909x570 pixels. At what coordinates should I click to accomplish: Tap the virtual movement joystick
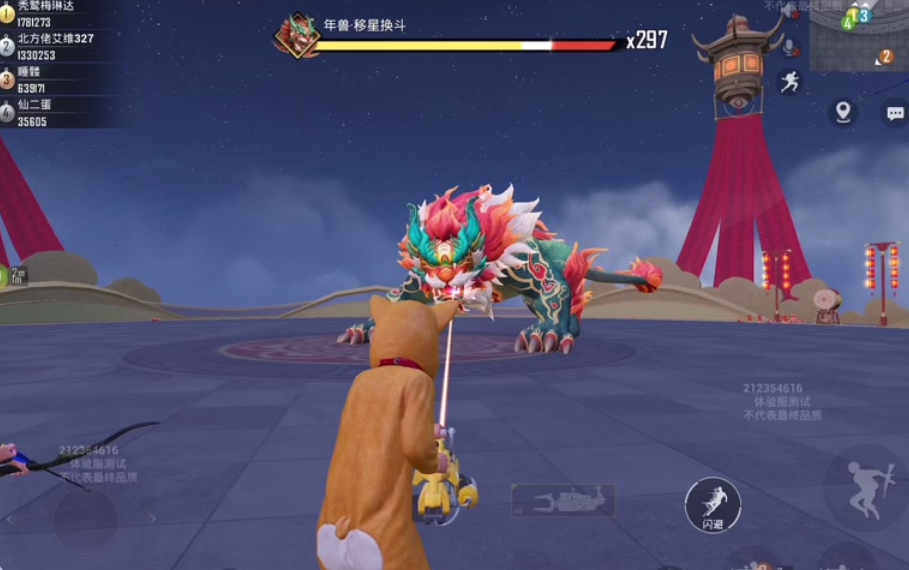[x=86, y=519]
